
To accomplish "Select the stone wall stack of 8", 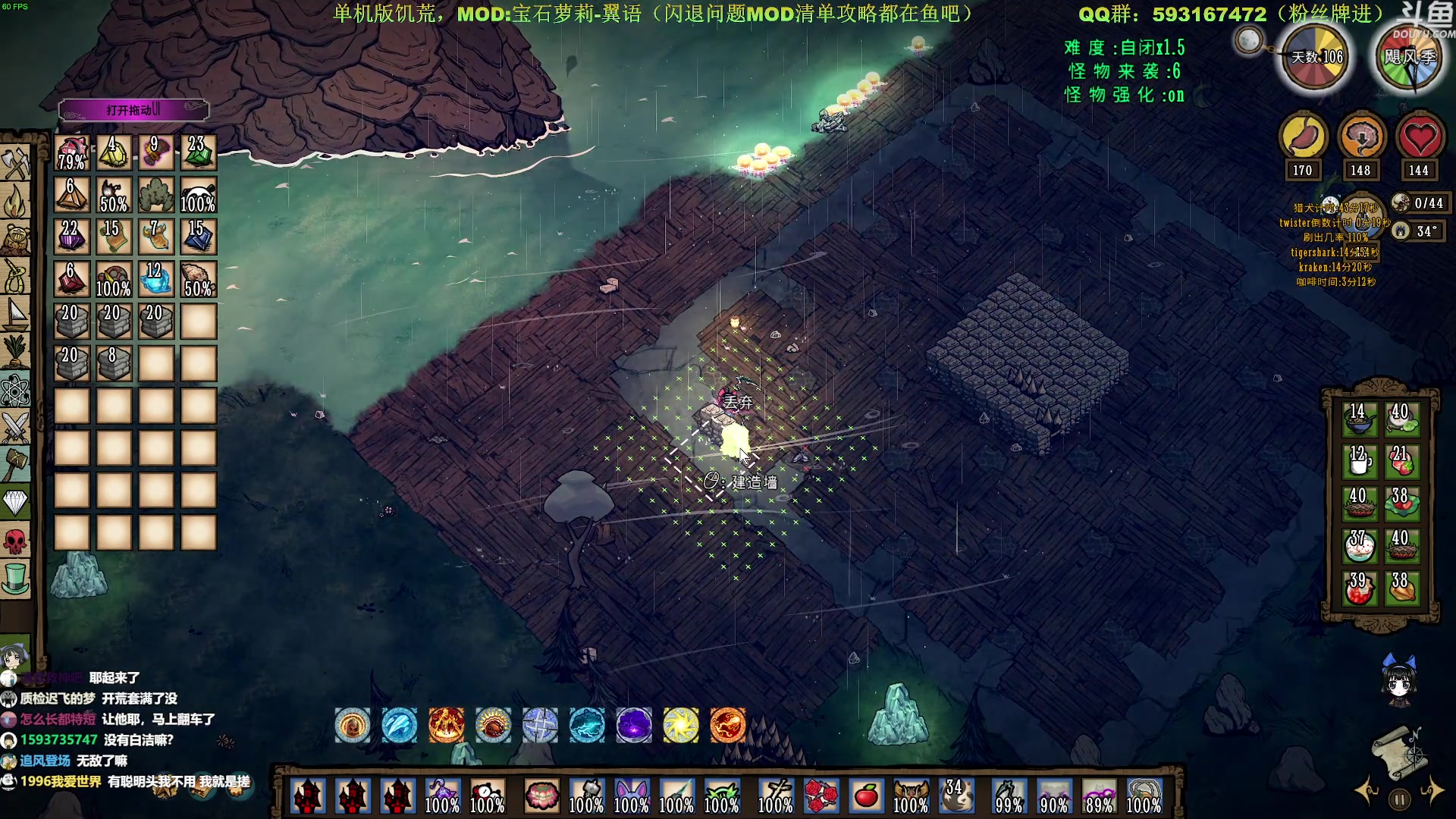I will point(114,363).
